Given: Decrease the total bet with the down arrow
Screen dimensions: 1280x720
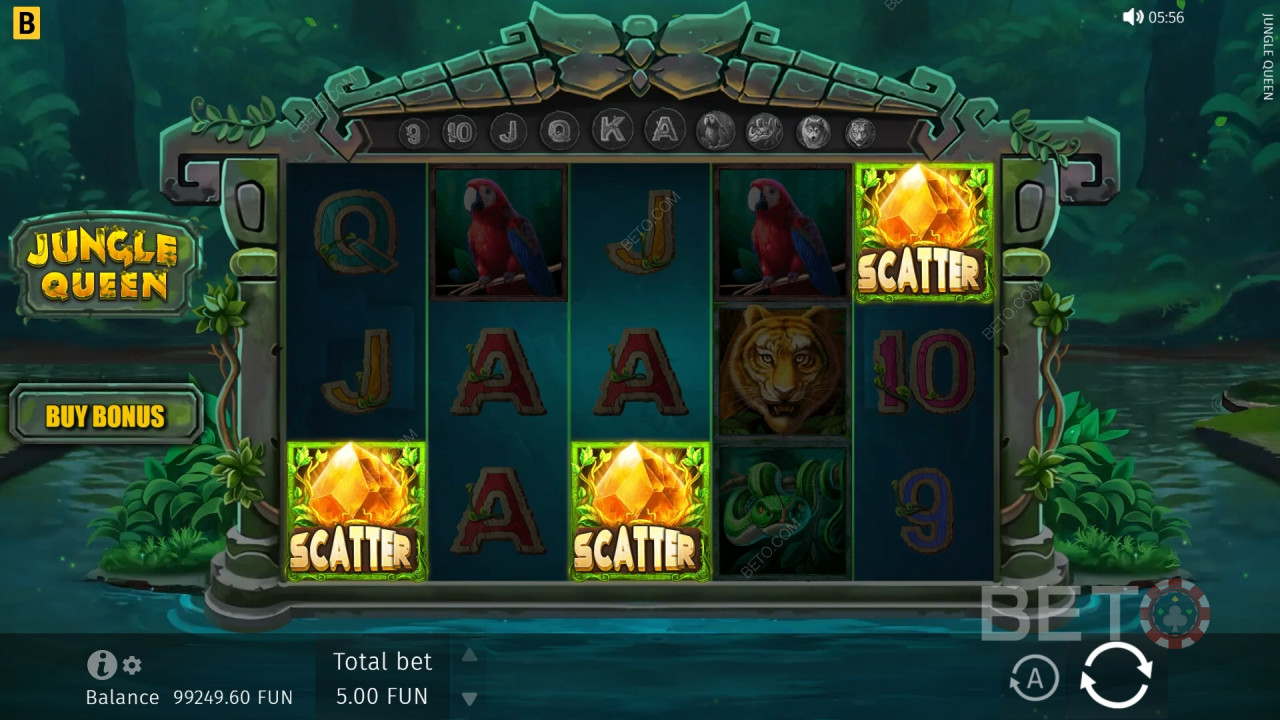Looking at the screenshot, I should 468,699.
